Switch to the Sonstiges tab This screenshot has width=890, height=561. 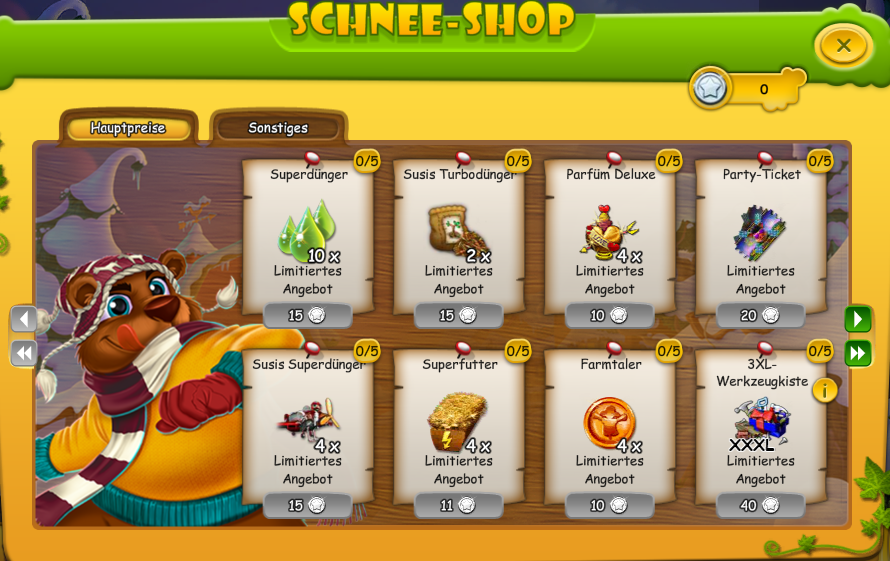278,128
